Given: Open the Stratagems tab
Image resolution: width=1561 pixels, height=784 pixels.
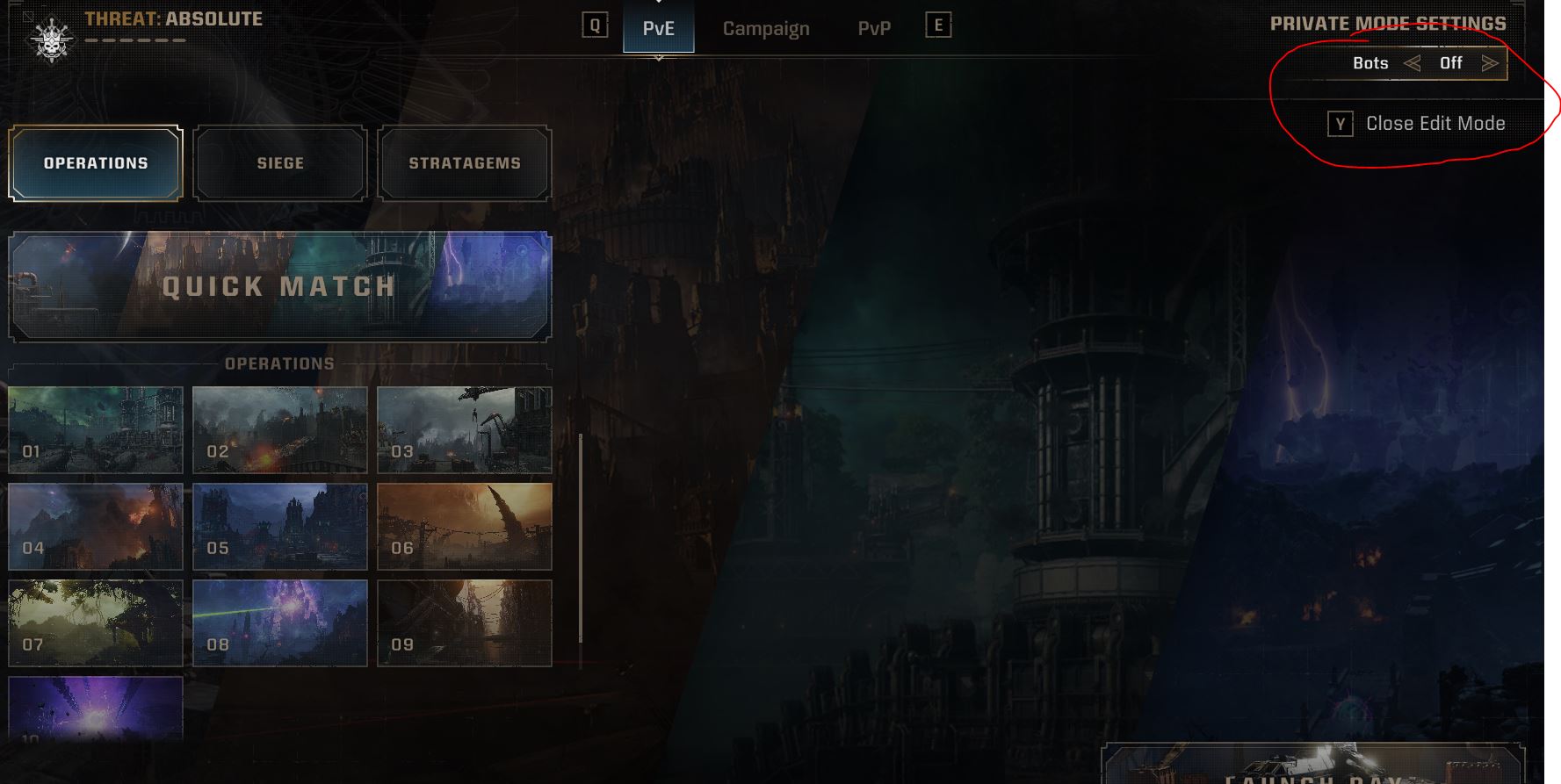Looking at the screenshot, I should (464, 162).
